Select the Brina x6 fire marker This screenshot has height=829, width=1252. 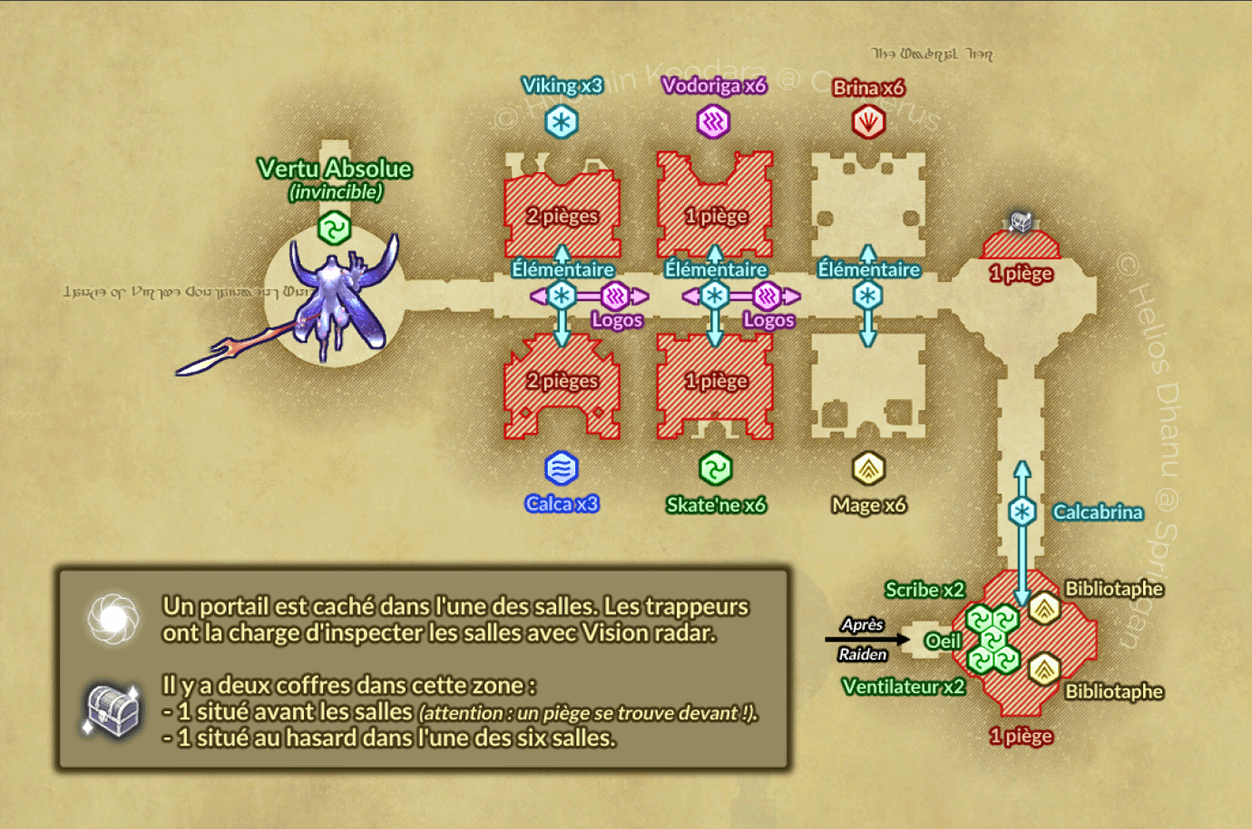point(868,123)
